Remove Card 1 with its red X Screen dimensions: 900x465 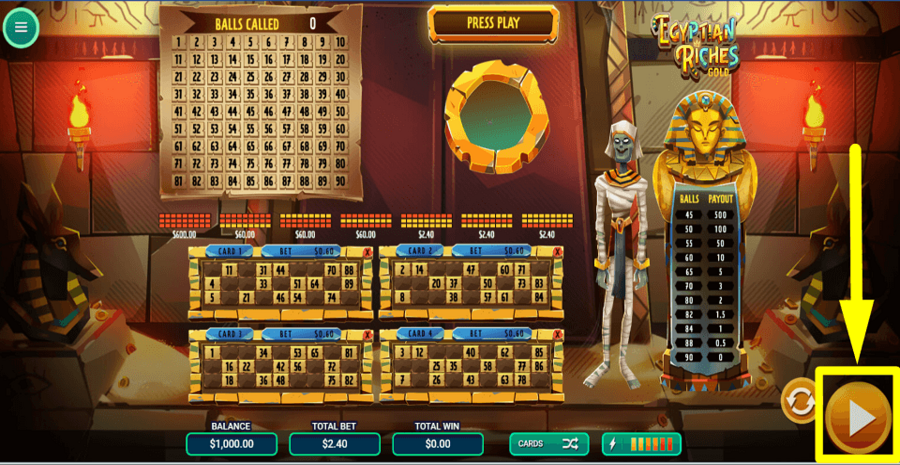click(x=367, y=252)
